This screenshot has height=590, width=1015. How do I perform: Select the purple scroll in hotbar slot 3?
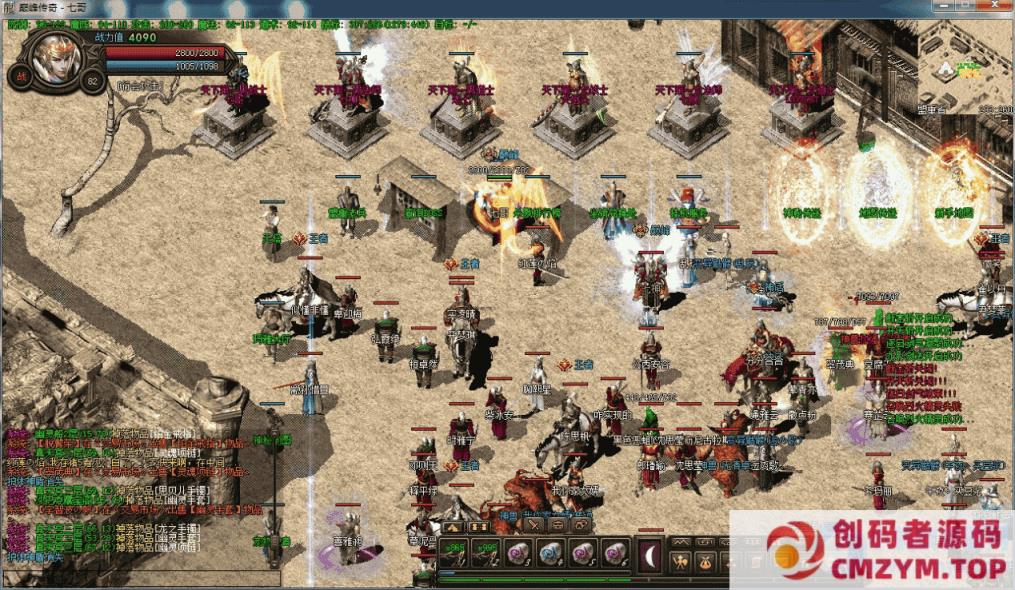tap(517, 553)
